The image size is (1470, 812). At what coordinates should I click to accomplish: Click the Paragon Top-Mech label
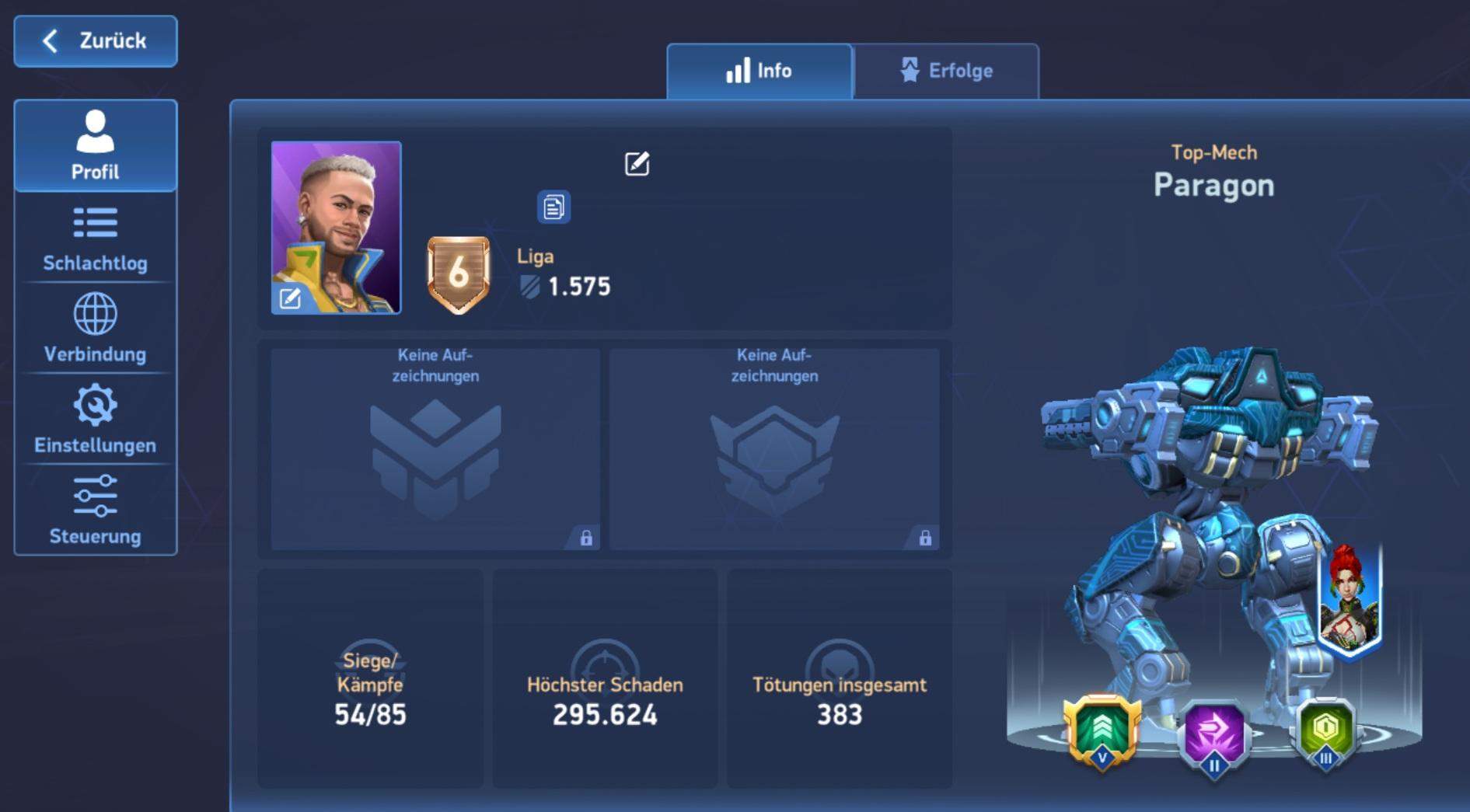click(1214, 185)
